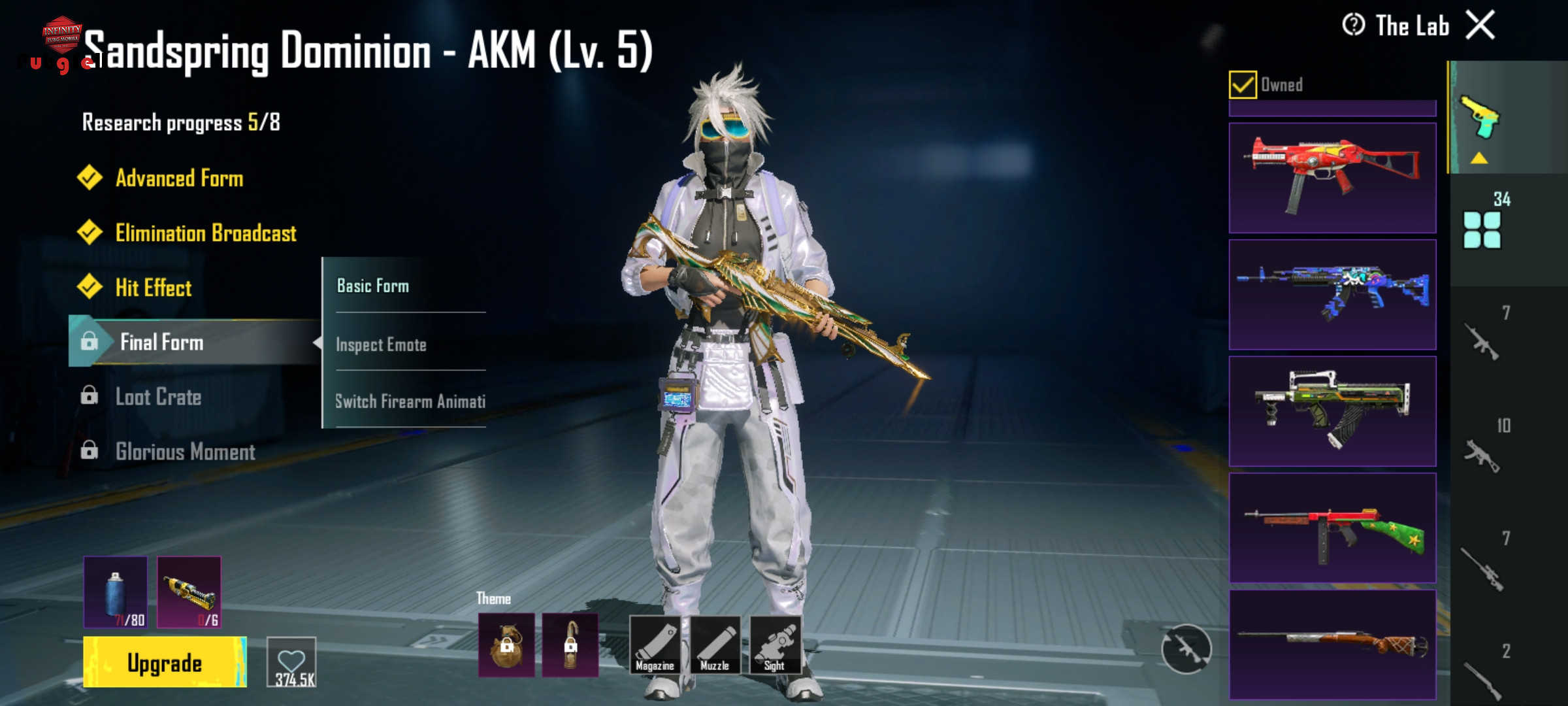Image resolution: width=1568 pixels, height=706 pixels.
Task: Choose the red UMP skin thumbnail
Action: pyautogui.click(x=1332, y=178)
